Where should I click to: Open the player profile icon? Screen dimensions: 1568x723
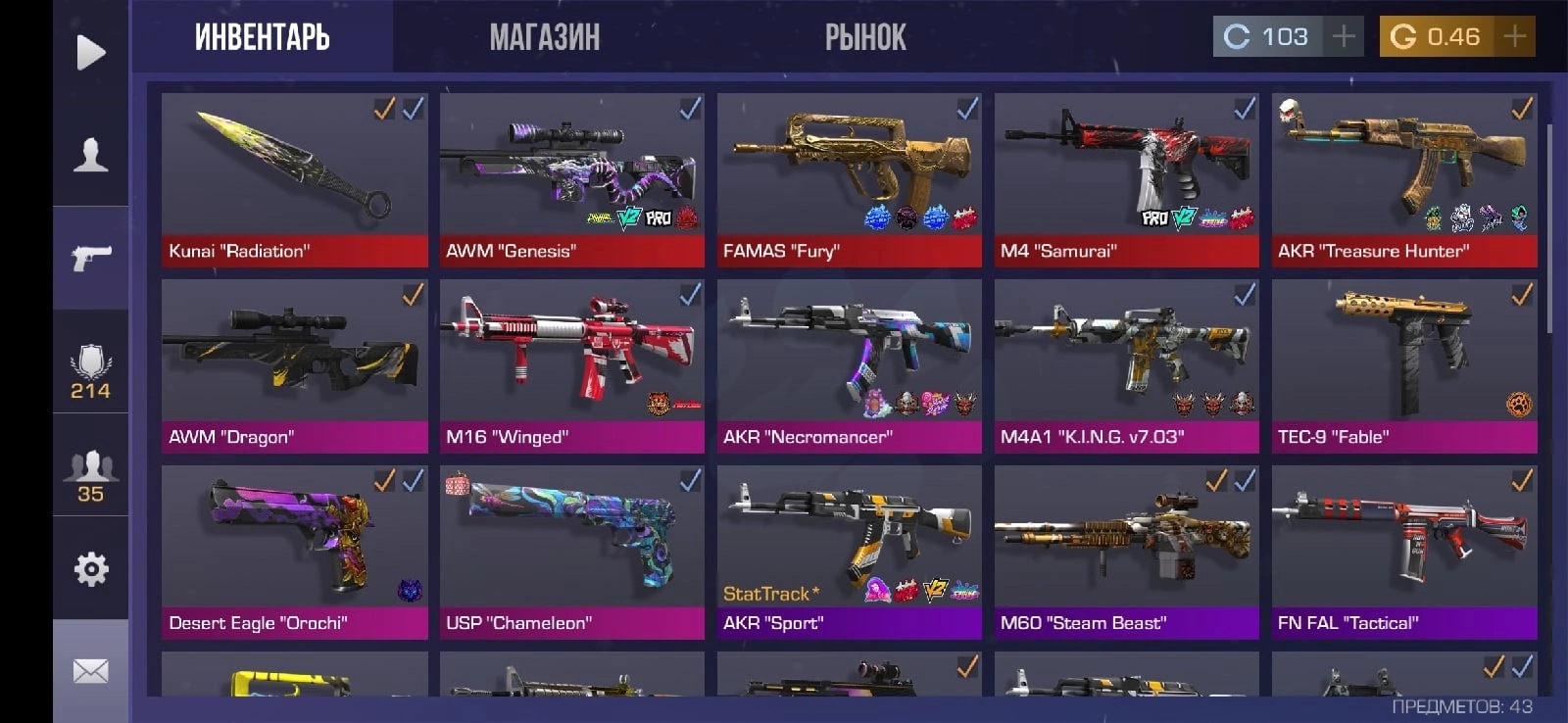coord(90,155)
